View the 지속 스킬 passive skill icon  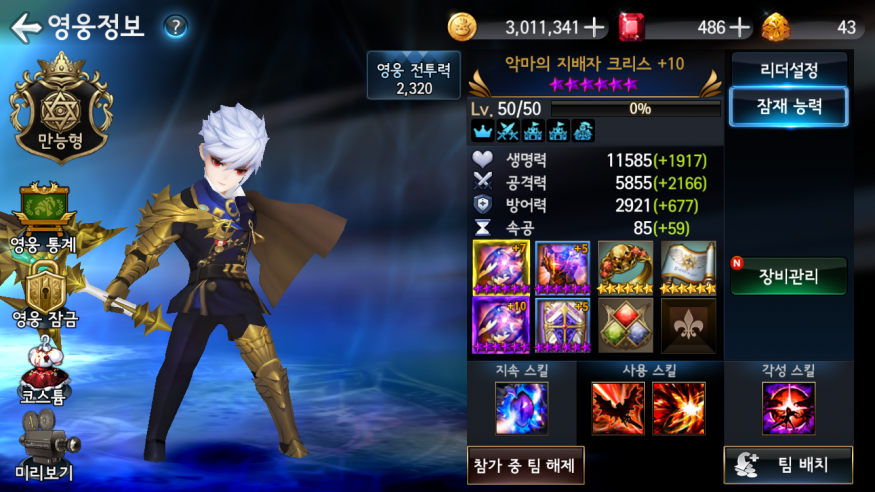pyautogui.click(x=521, y=409)
